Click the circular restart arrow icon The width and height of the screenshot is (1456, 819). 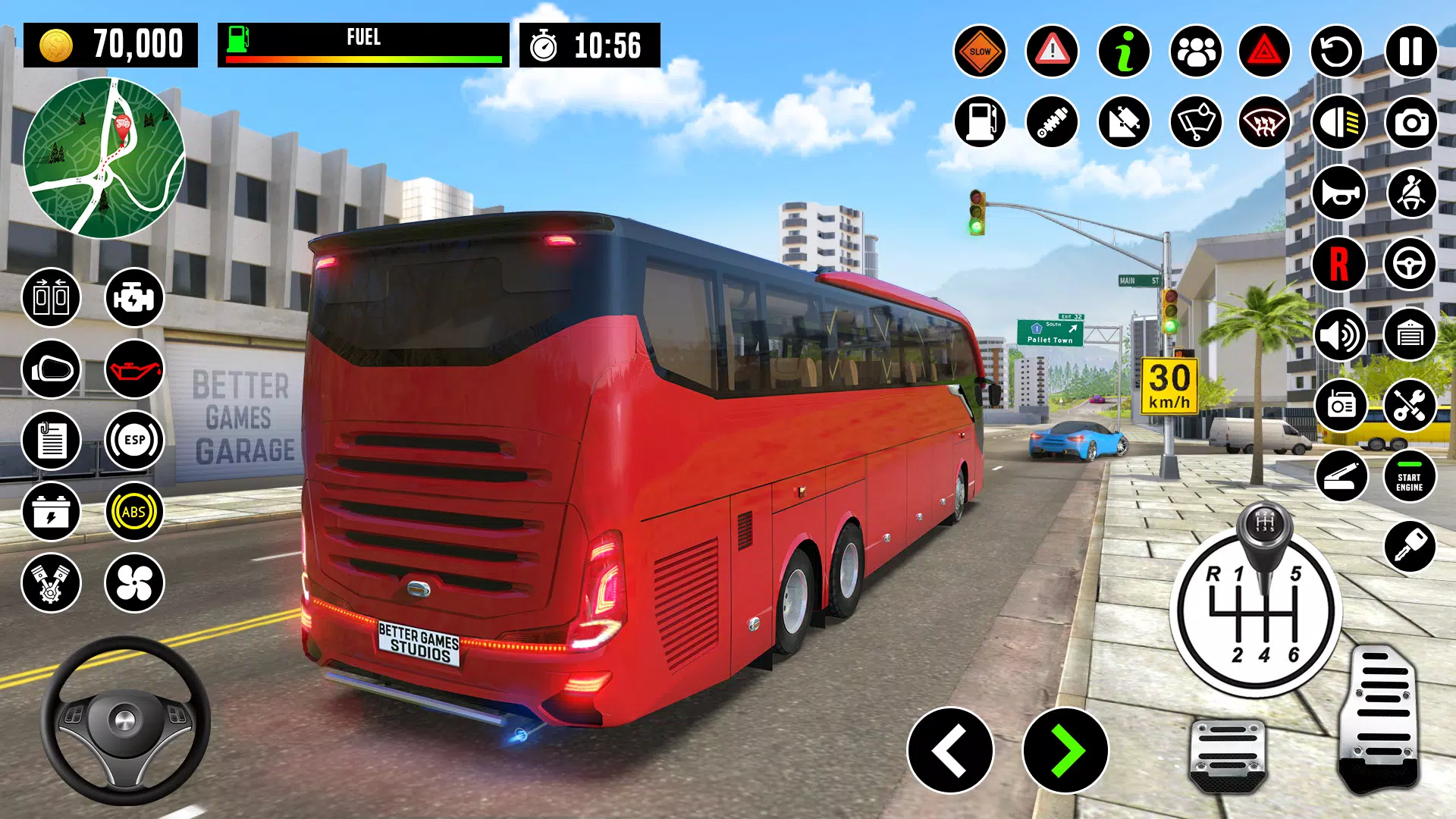coord(1337,52)
